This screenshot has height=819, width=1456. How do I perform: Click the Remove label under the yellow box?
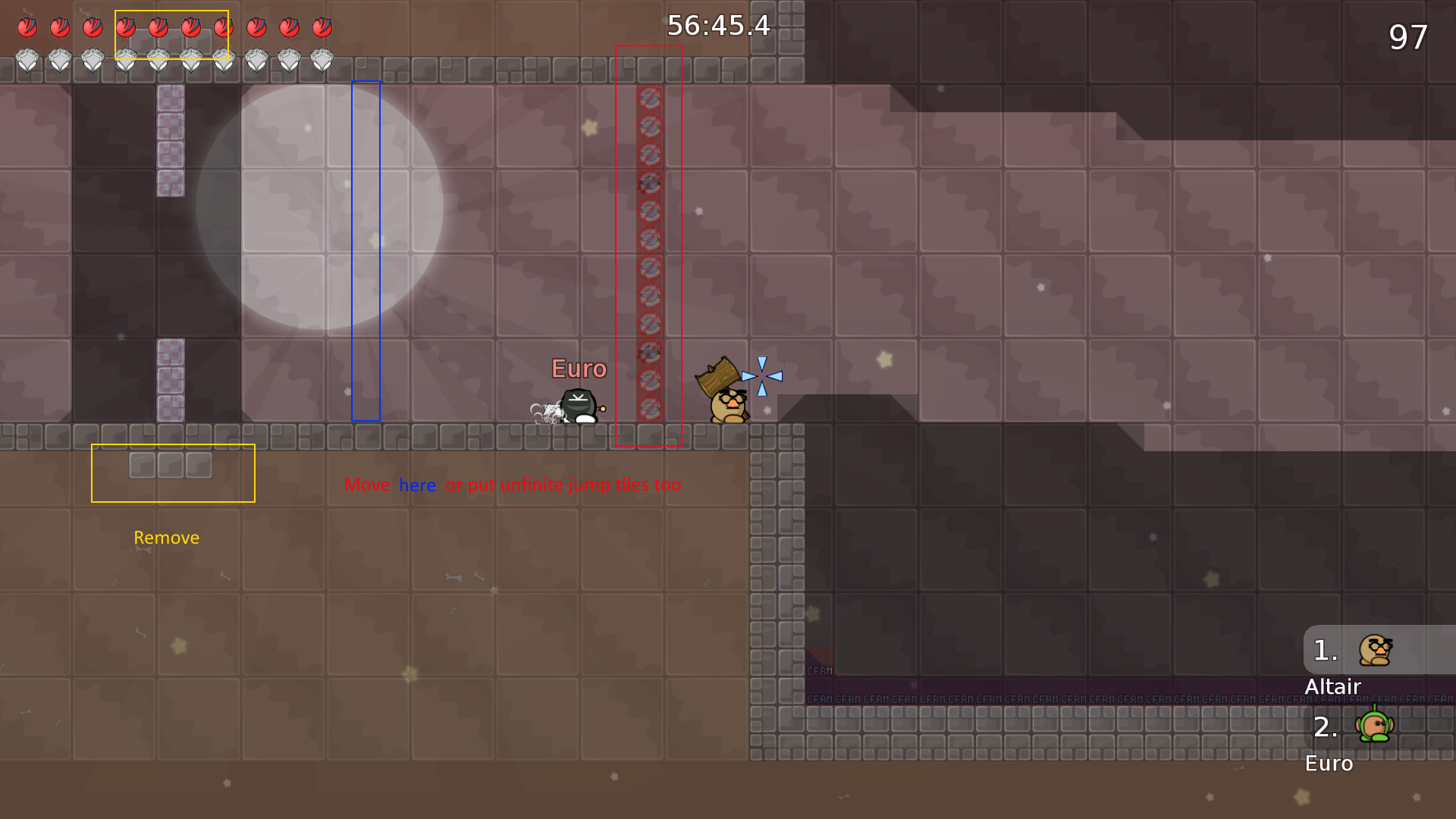pyautogui.click(x=166, y=538)
